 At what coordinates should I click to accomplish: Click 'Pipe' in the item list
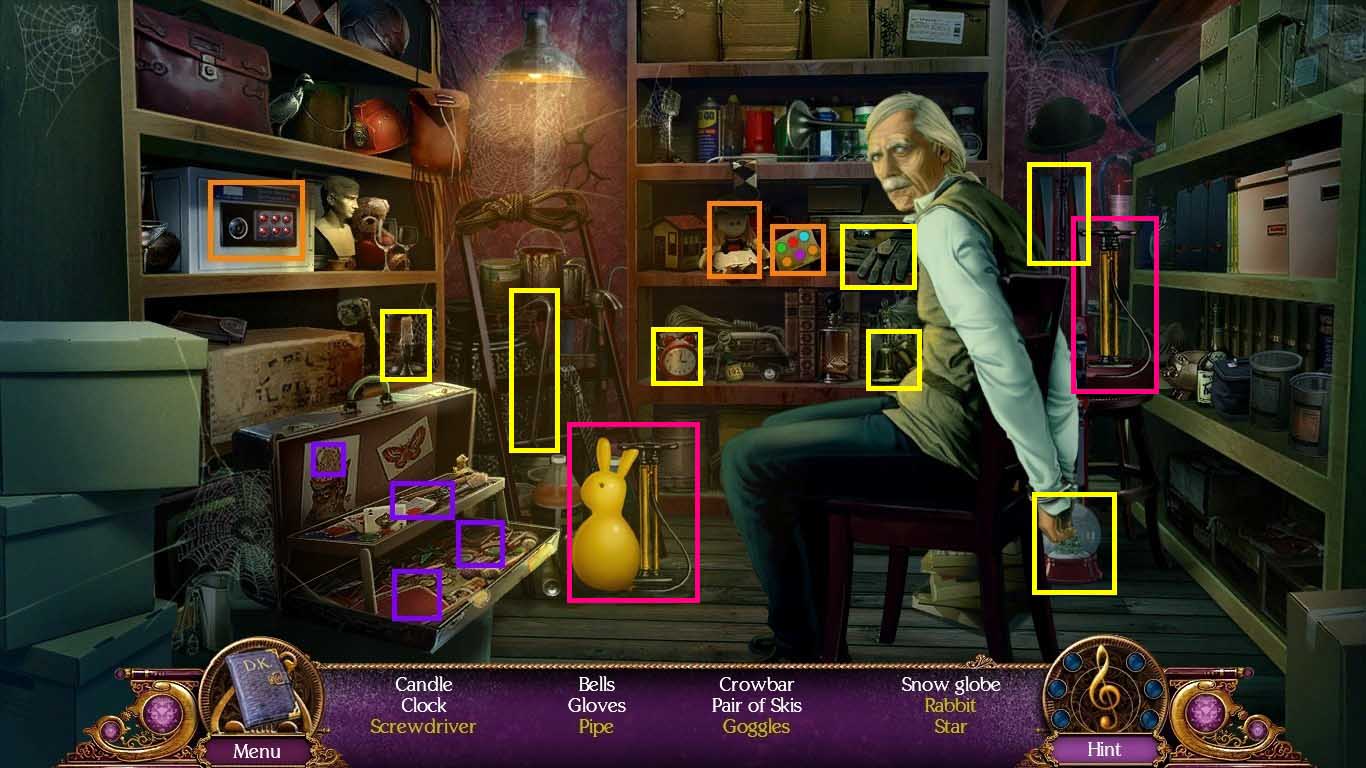(596, 726)
